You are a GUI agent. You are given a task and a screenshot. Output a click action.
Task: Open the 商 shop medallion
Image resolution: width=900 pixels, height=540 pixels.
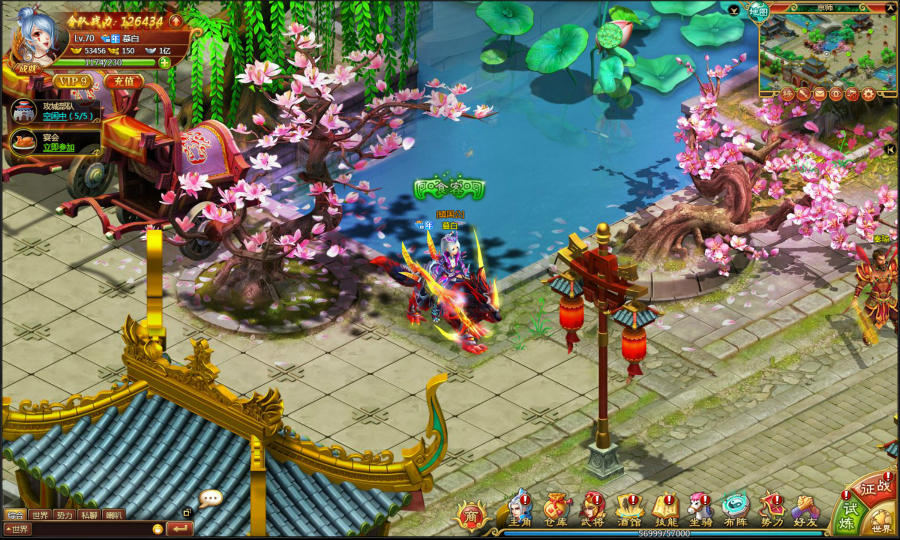(471, 516)
